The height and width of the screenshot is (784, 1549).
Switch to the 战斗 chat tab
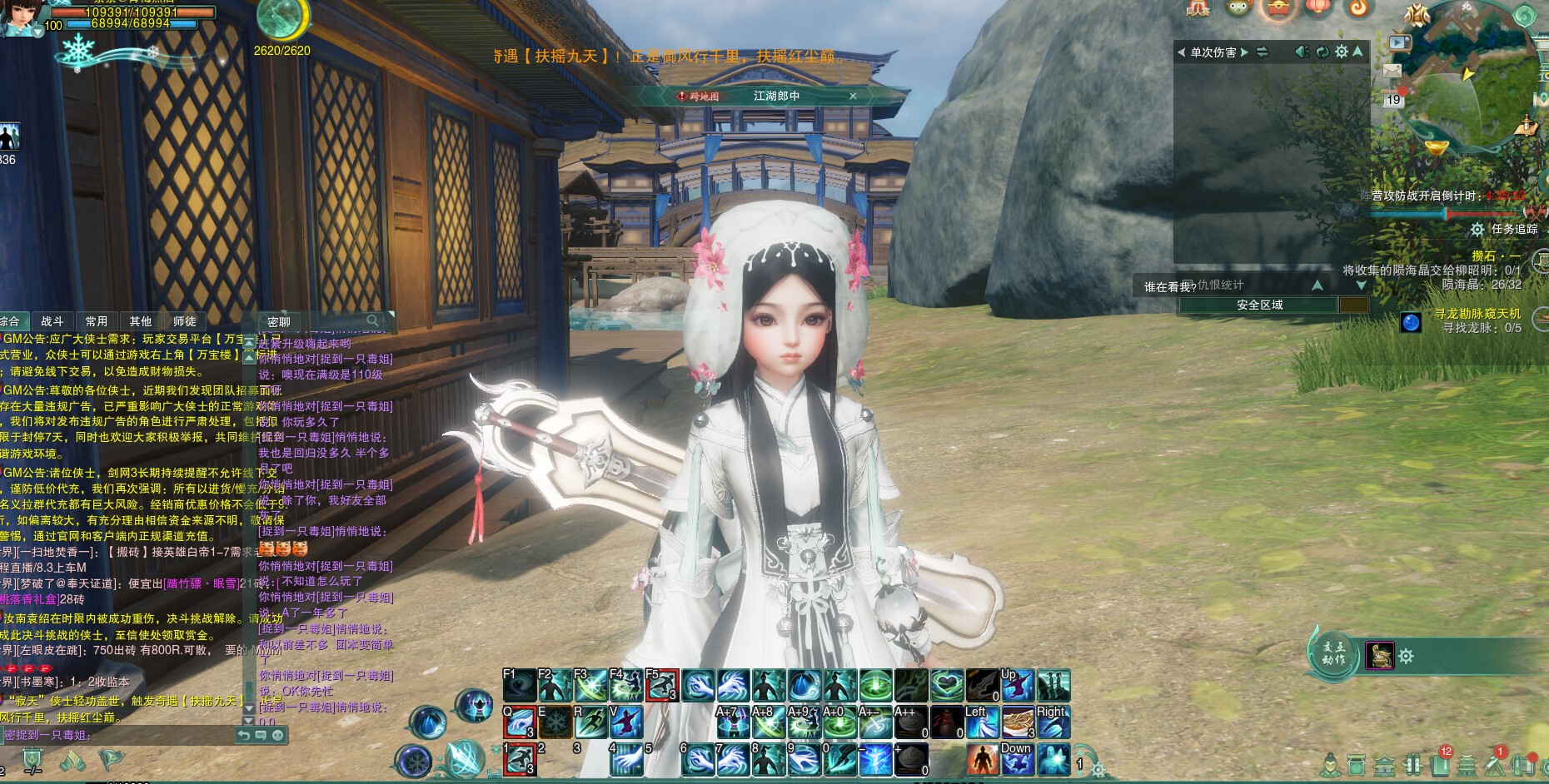[x=52, y=321]
